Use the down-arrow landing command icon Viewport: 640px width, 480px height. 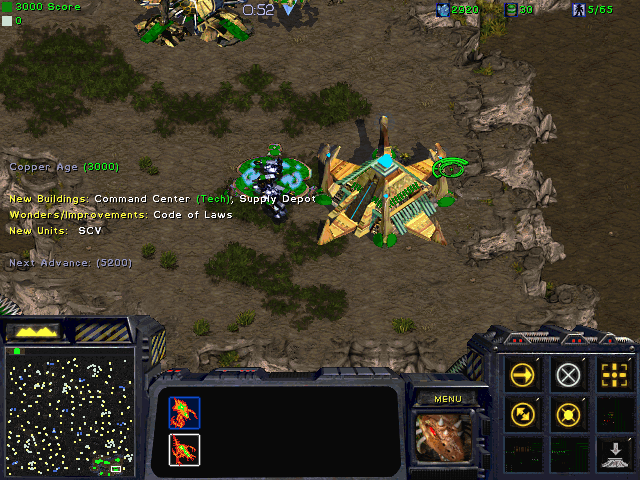[x=614, y=454]
